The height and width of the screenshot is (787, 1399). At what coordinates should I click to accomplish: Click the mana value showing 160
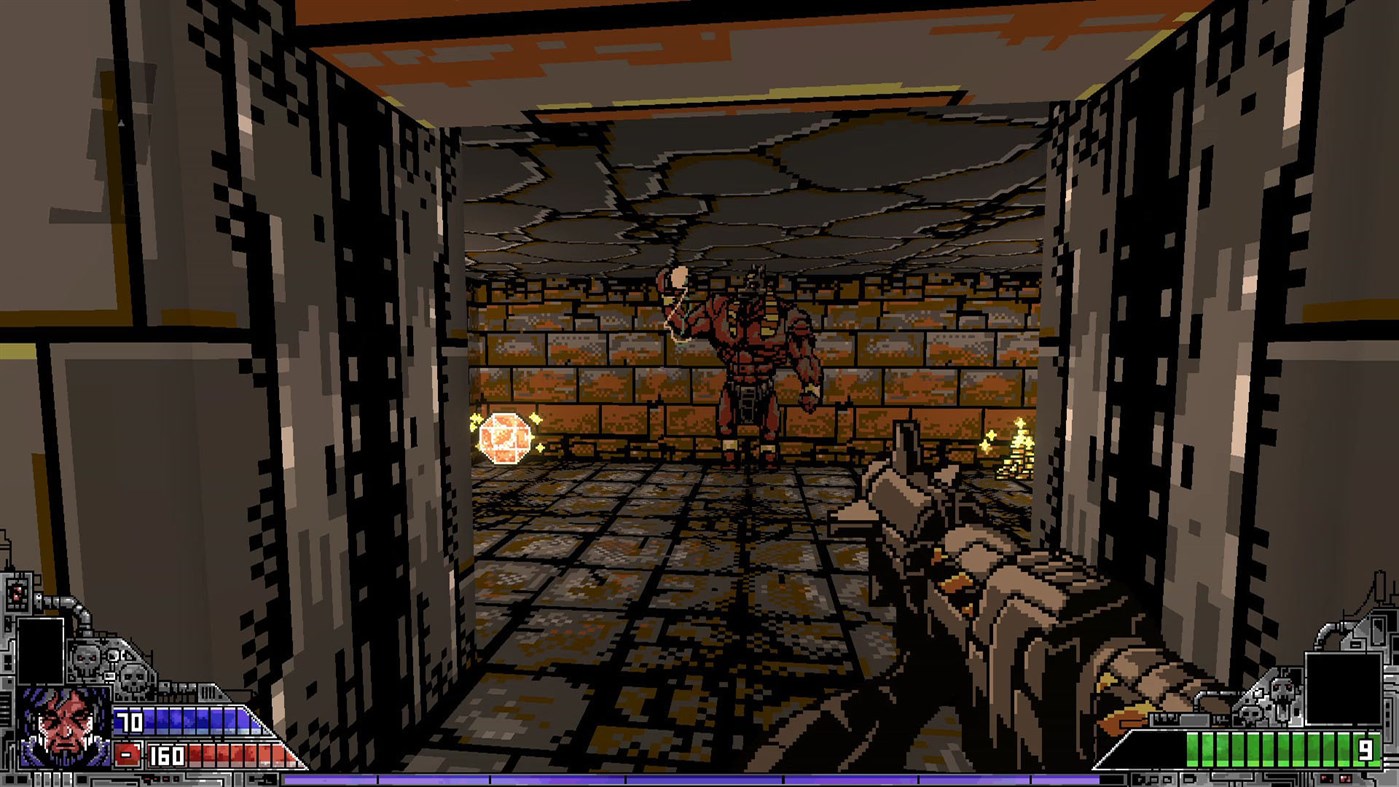coord(166,755)
